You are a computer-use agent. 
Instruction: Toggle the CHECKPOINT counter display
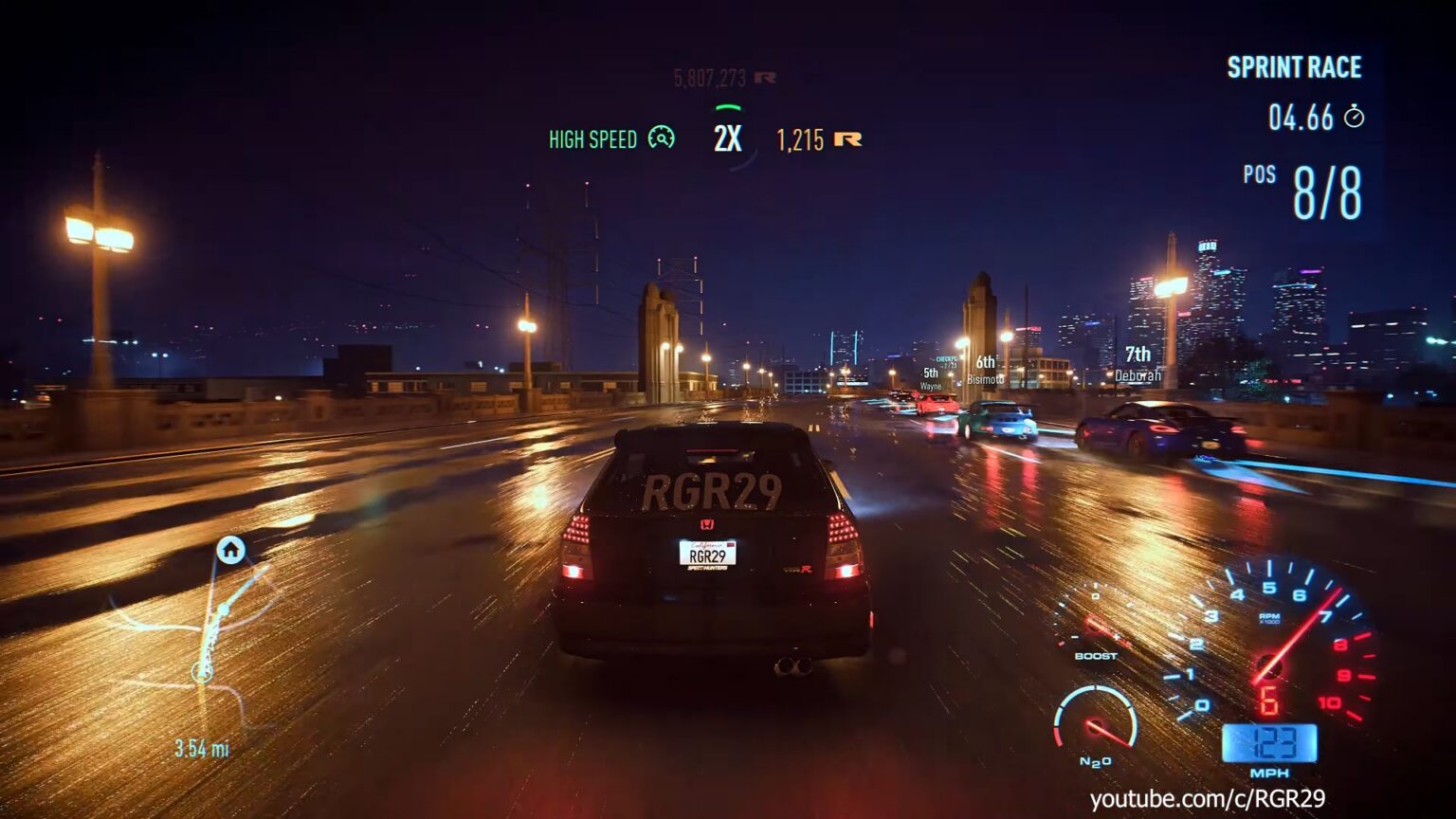point(946,361)
